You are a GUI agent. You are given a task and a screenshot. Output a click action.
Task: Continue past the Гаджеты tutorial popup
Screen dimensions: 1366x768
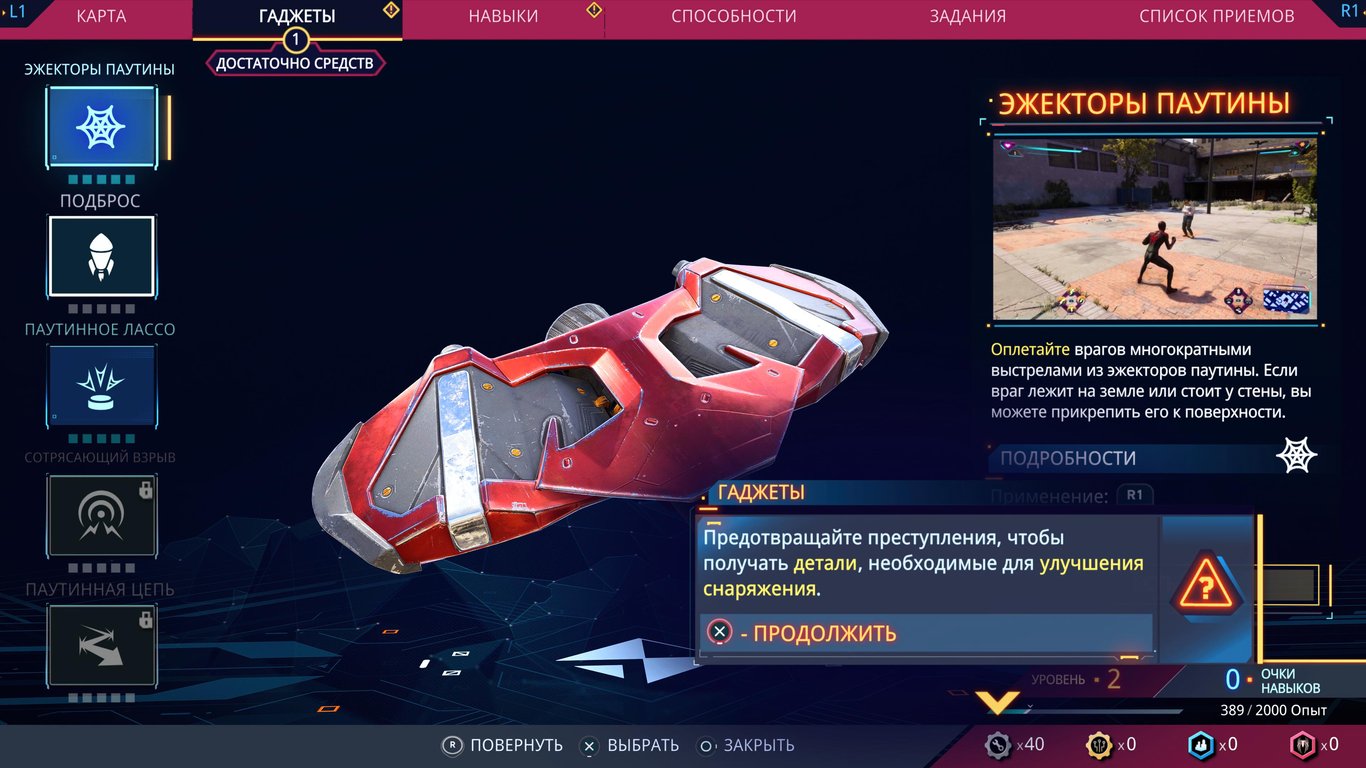803,633
